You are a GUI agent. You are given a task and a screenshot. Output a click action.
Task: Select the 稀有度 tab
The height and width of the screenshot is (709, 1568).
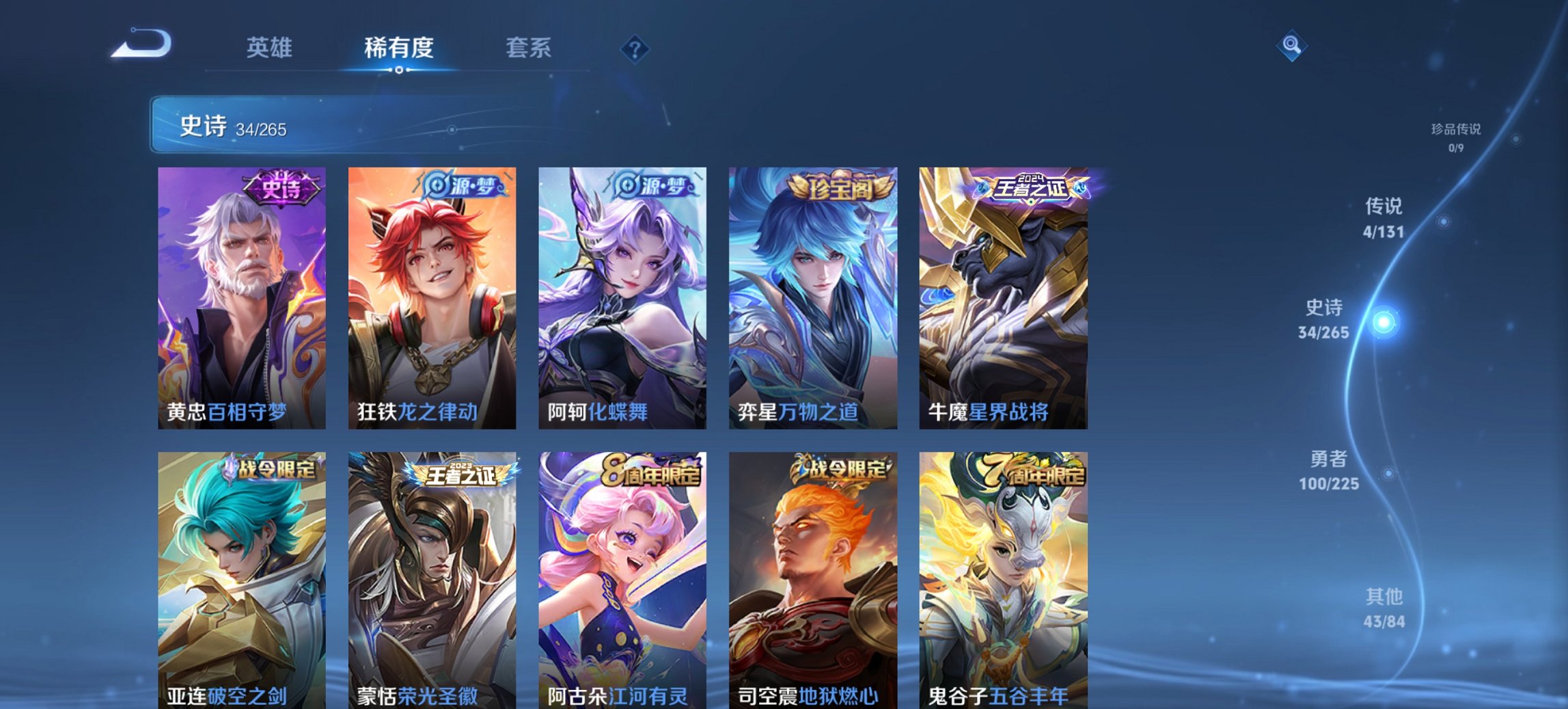tap(398, 48)
